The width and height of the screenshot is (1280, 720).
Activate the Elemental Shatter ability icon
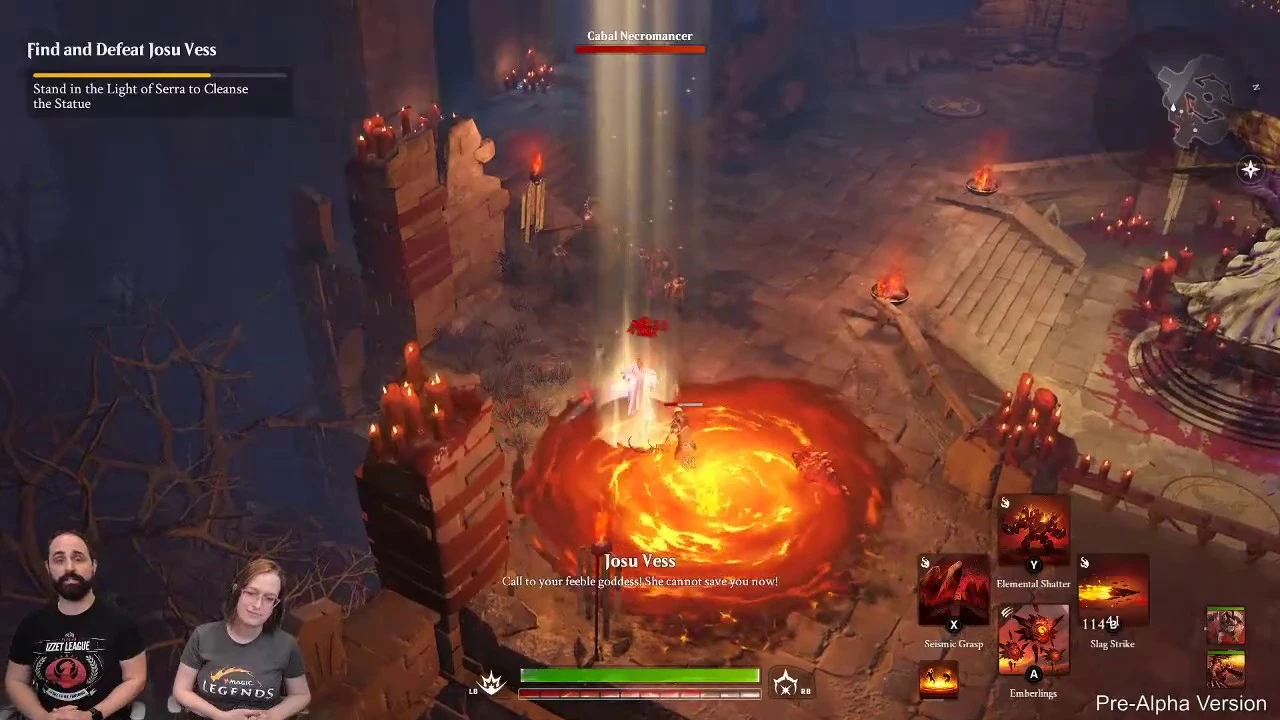[x=1033, y=528]
